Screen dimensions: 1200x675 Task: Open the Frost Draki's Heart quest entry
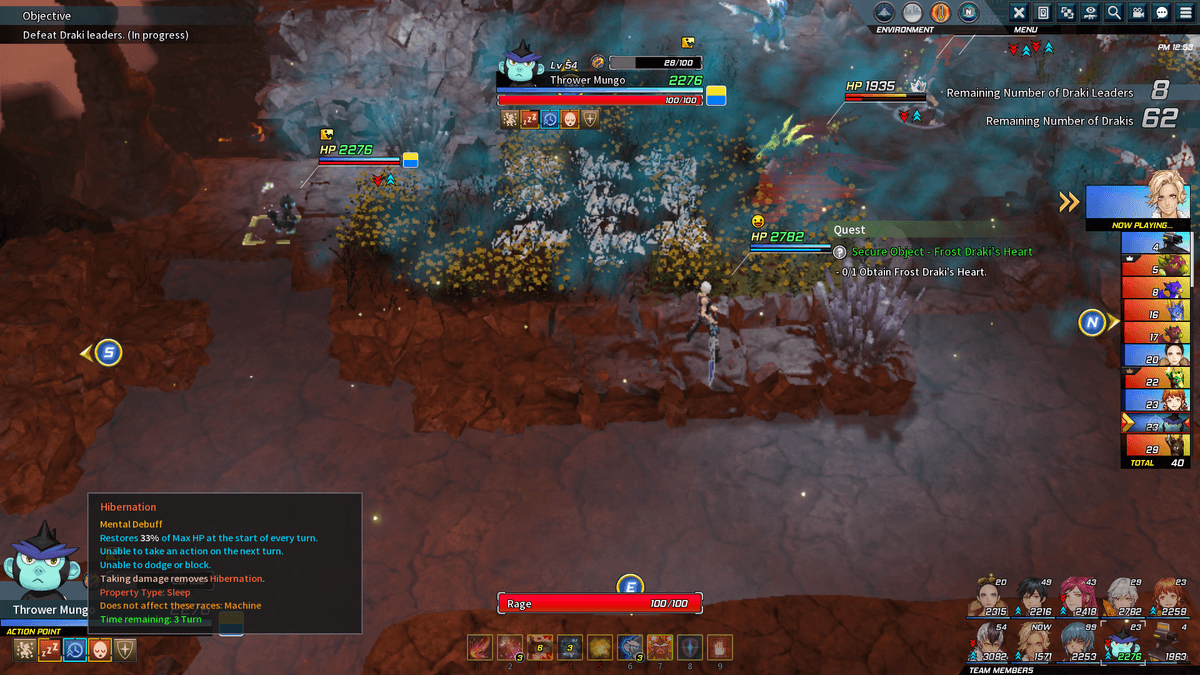pyautogui.click(x=941, y=252)
